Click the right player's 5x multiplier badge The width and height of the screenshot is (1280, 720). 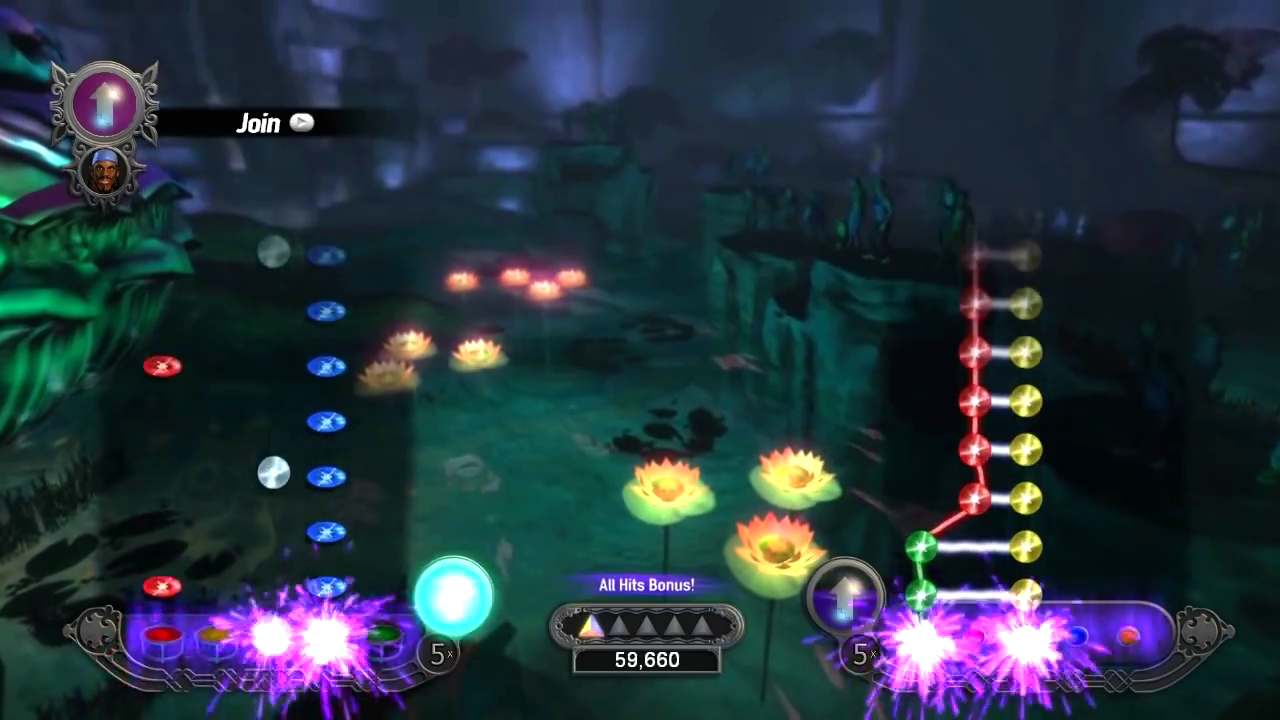click(863, 655)
